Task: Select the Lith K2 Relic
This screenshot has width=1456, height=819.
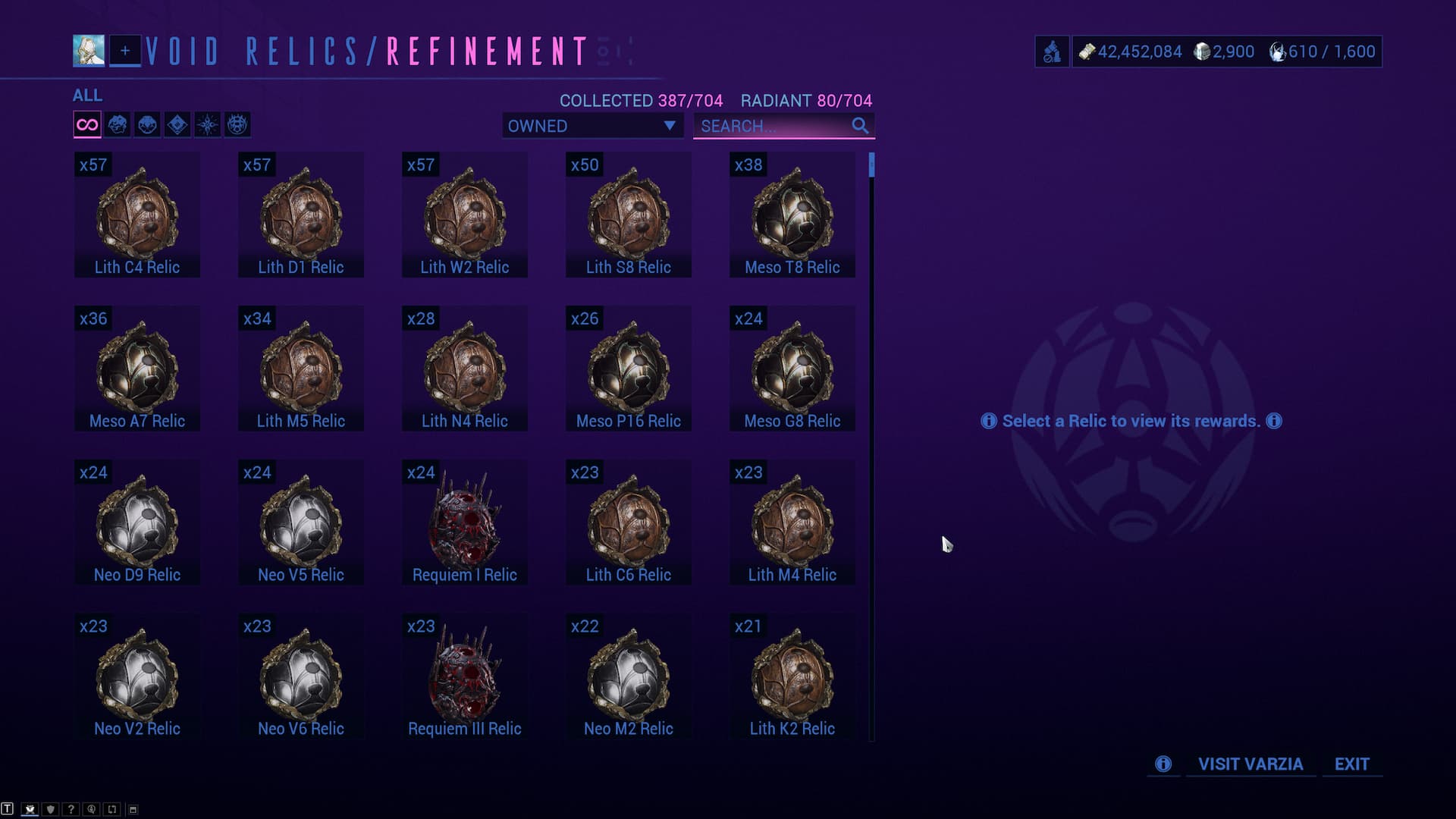Action: coord(792,677)
